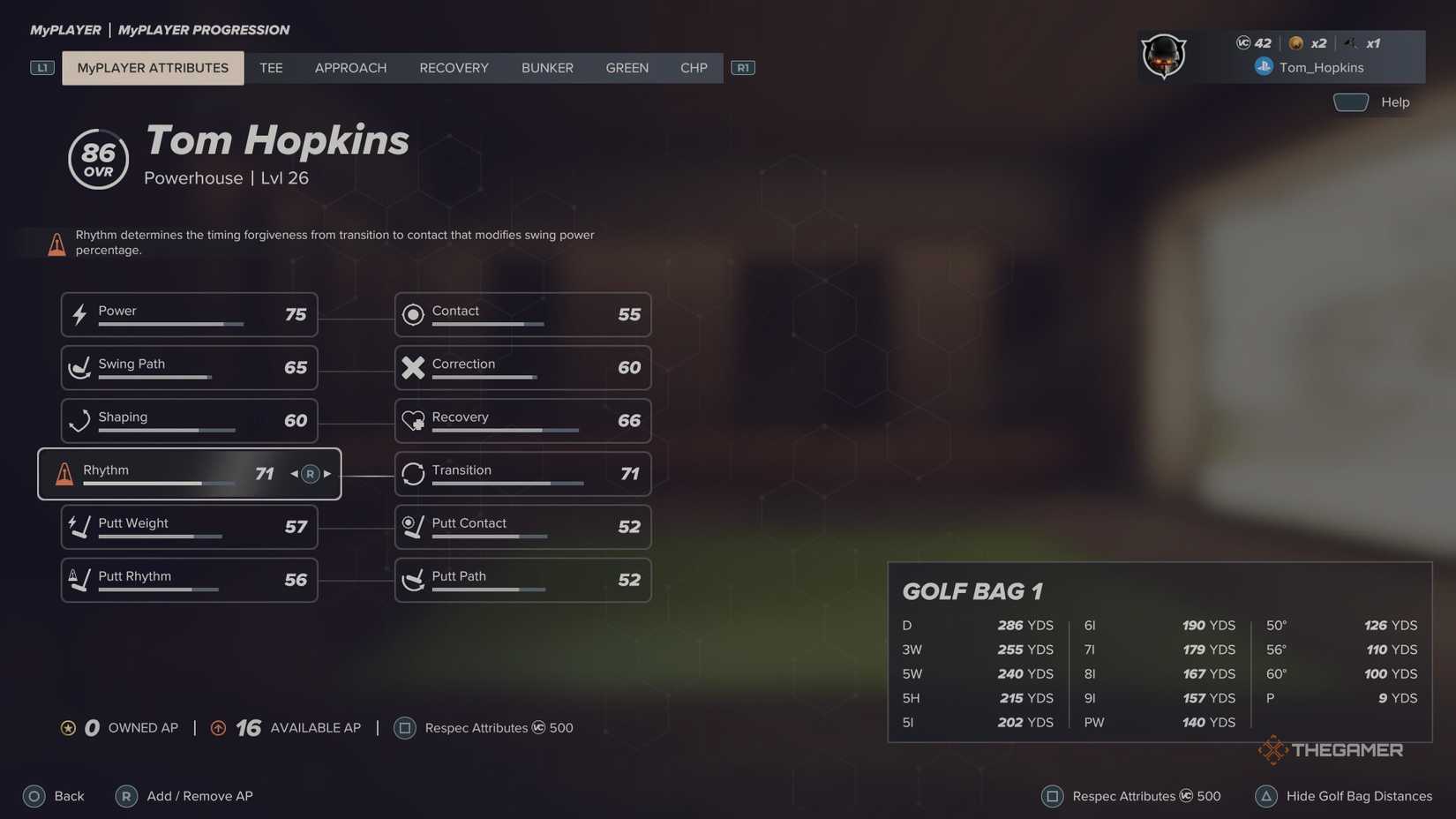Select the Contact target icon

[413, 314]
